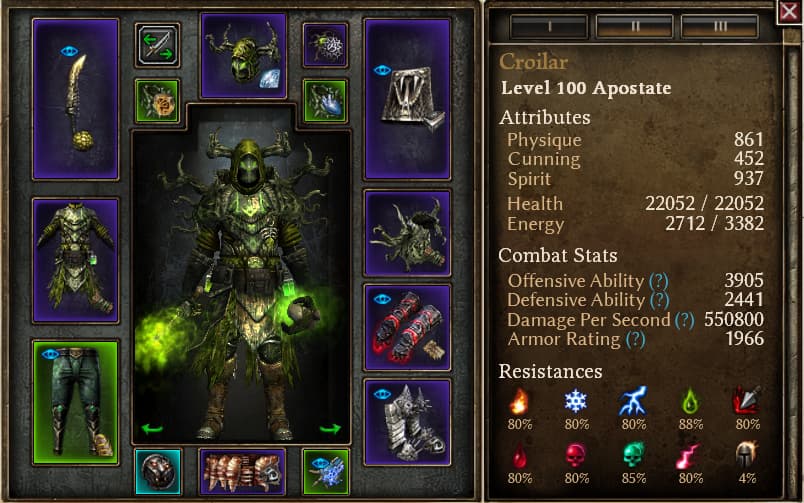Select the round relic in the cyan slot
The image size is (804, 503).
(157, 472)
